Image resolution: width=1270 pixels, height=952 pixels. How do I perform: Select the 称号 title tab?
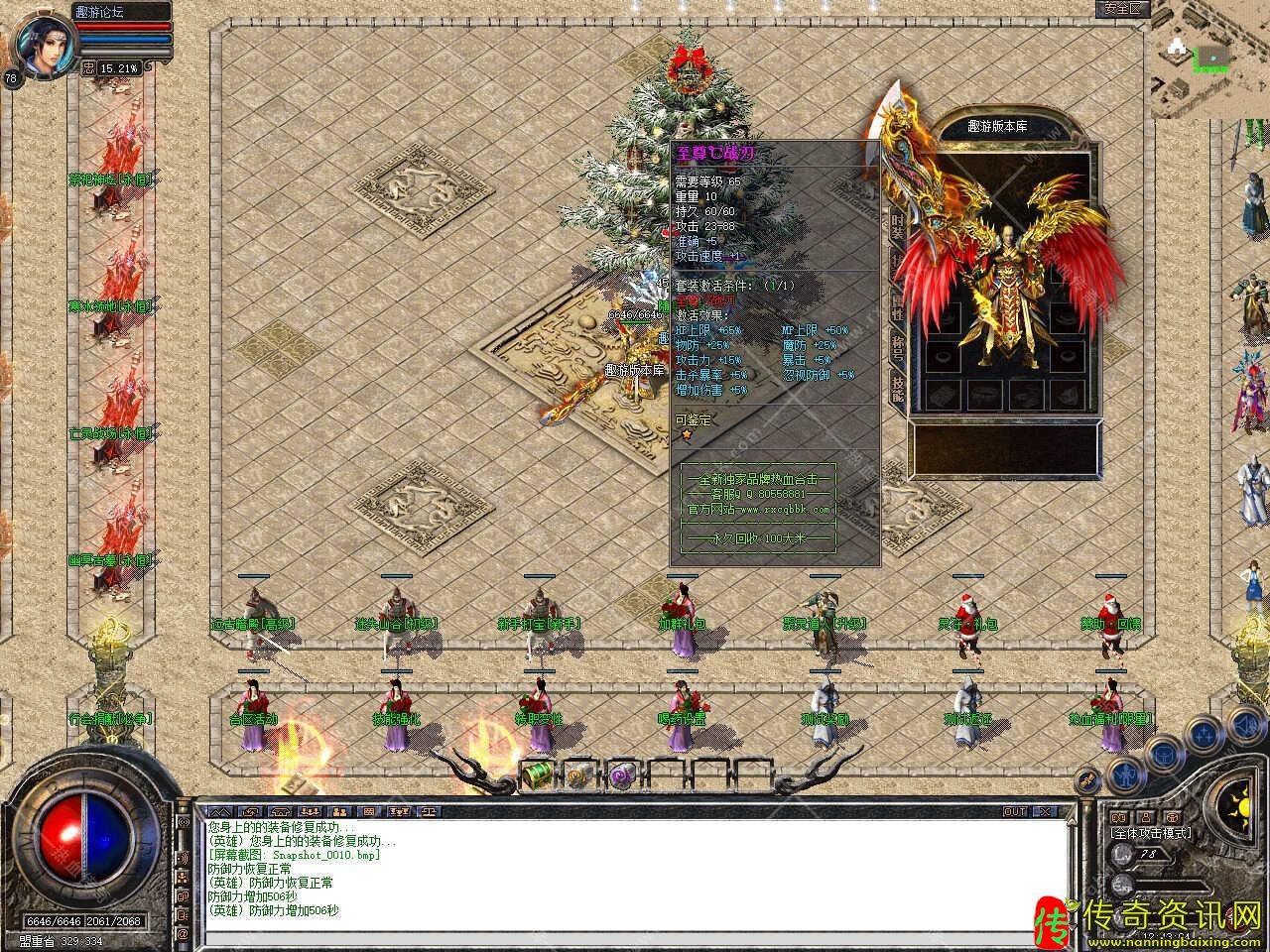coord(896,343)
